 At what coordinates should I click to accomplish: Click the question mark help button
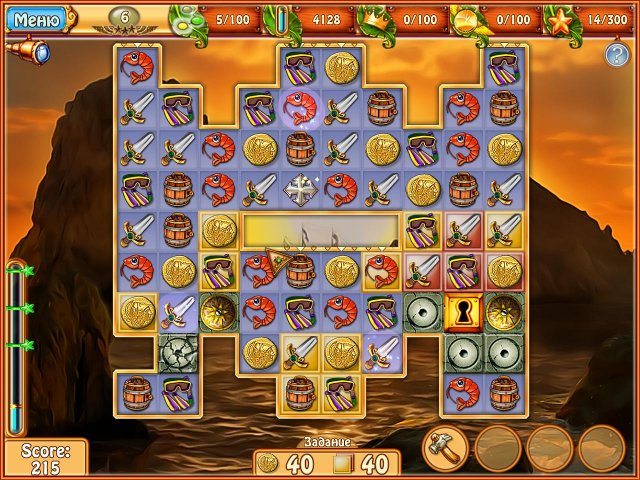click(616, 55)
